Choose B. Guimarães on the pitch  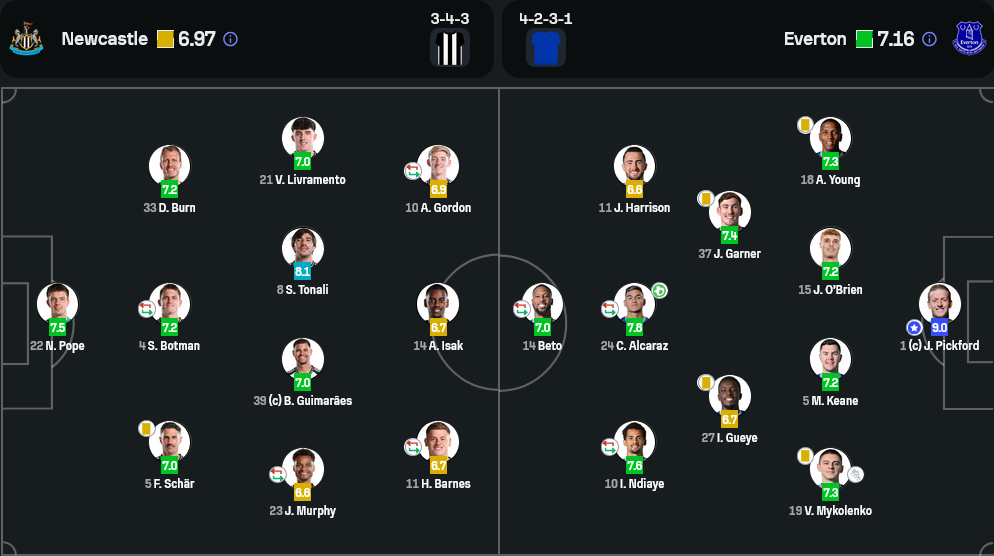(302, 359)
